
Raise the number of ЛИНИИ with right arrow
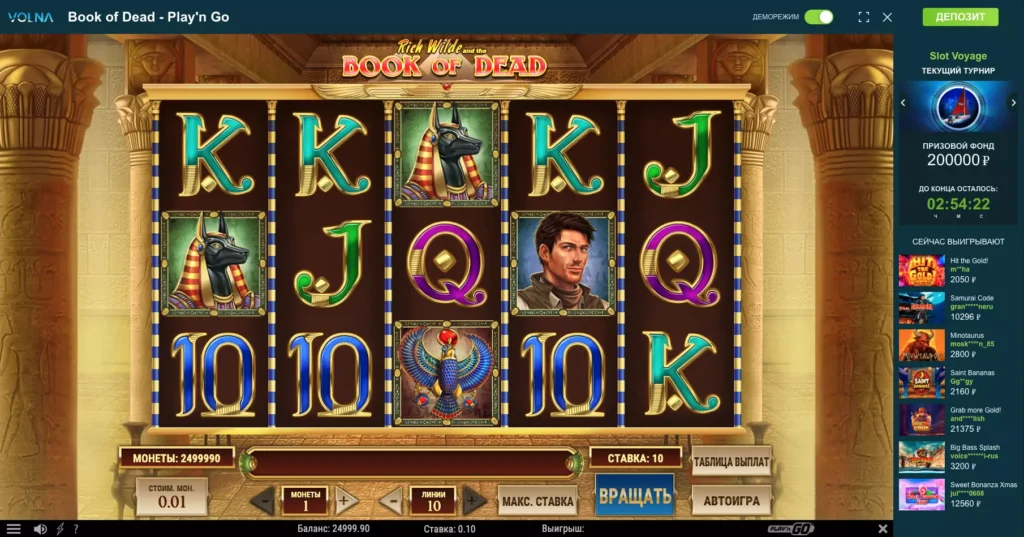click(x=475, y=500)
